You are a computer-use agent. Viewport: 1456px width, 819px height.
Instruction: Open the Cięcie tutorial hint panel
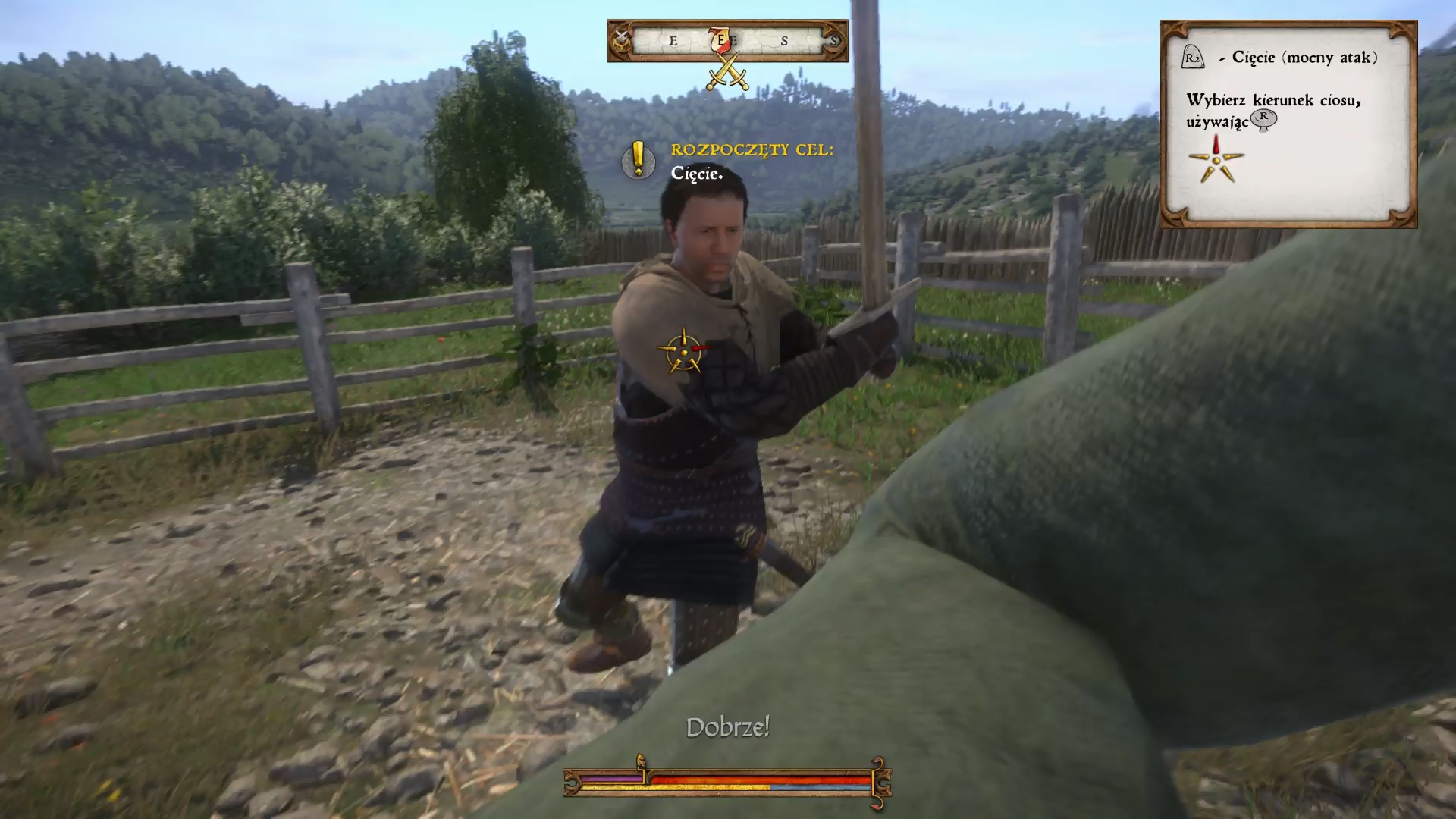[x=1288, y=124]
